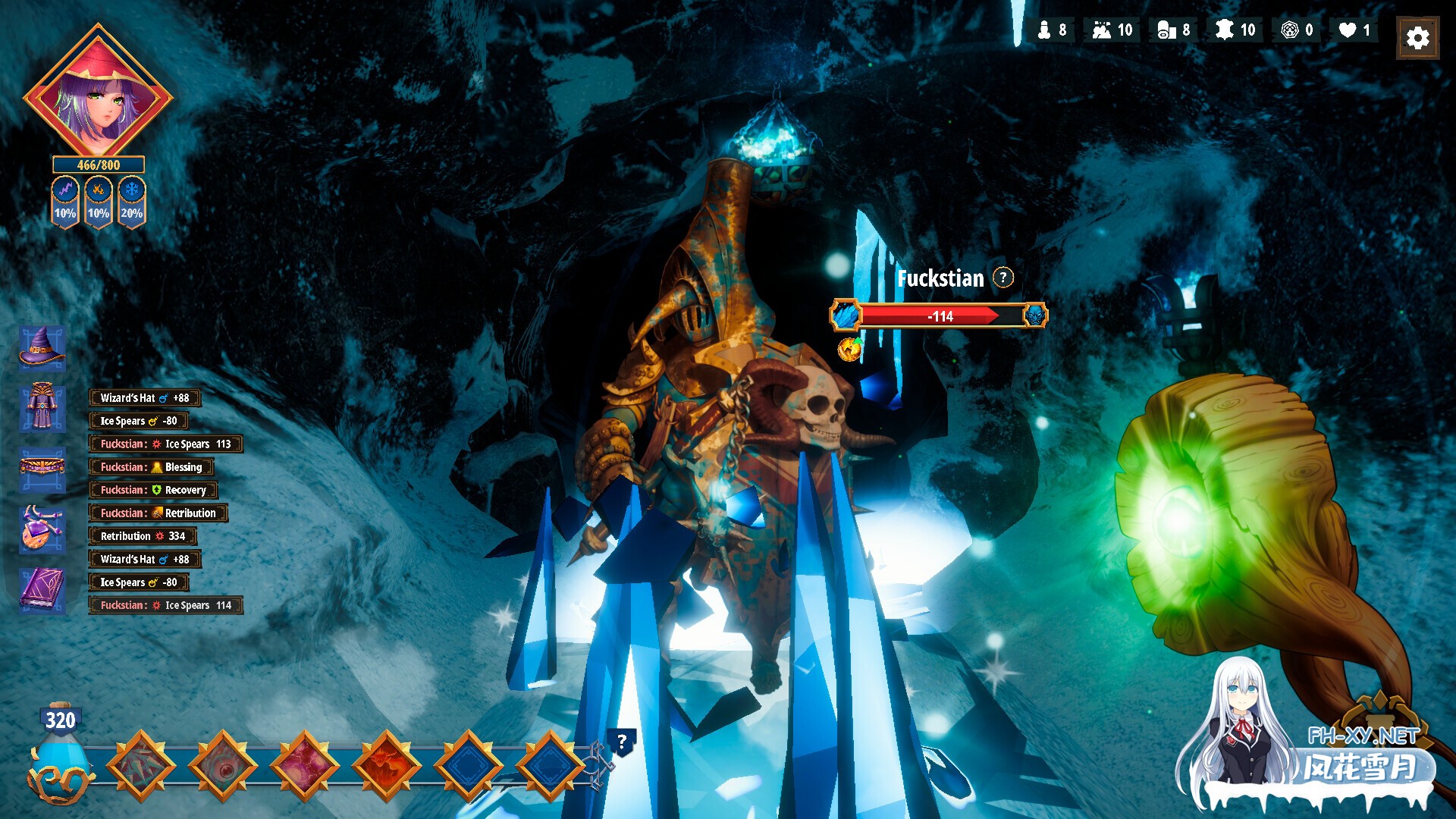Click the status effect icon under enemy health

pyautogui.click(x=849, y=349)
